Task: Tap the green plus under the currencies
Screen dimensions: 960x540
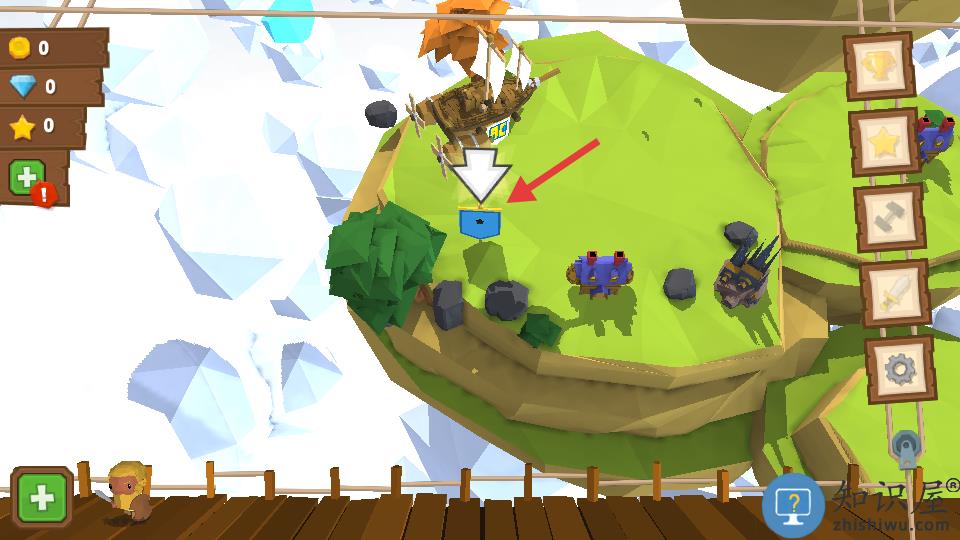Action: coord(26,178)
